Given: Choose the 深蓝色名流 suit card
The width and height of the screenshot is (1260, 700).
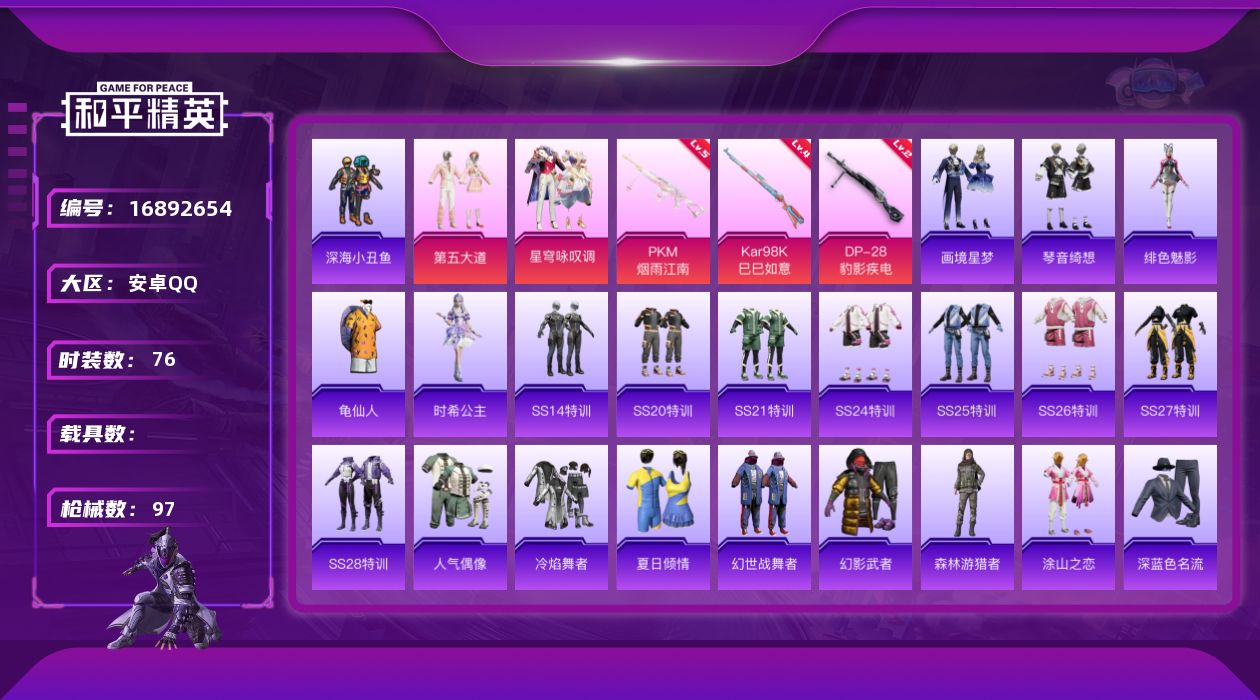Looking at the screenshot, I should pyautogui.click(x=1170, y=517).
